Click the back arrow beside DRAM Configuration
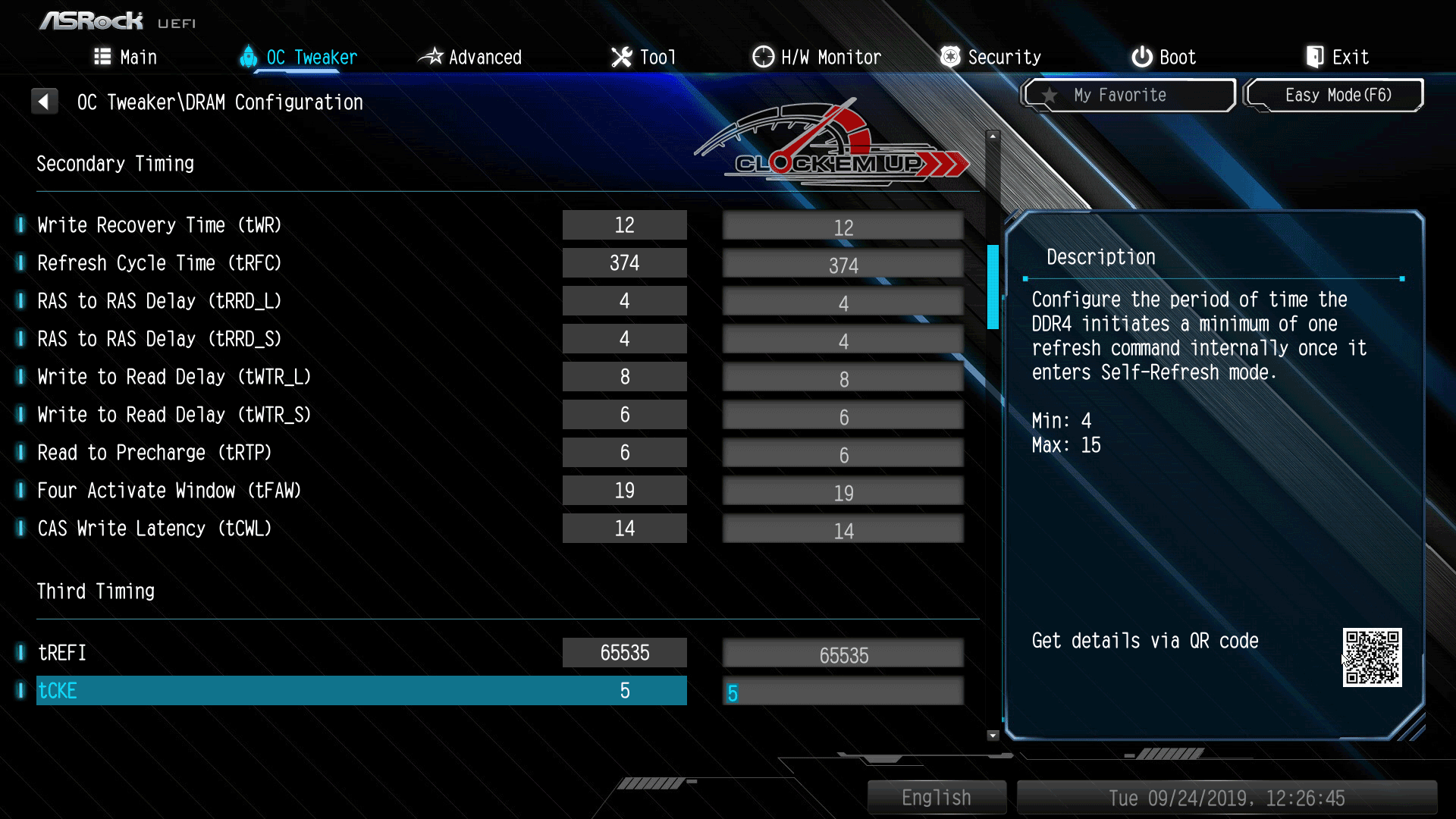Viewport: 1456px width, 819px height. (x=44, y=102)
